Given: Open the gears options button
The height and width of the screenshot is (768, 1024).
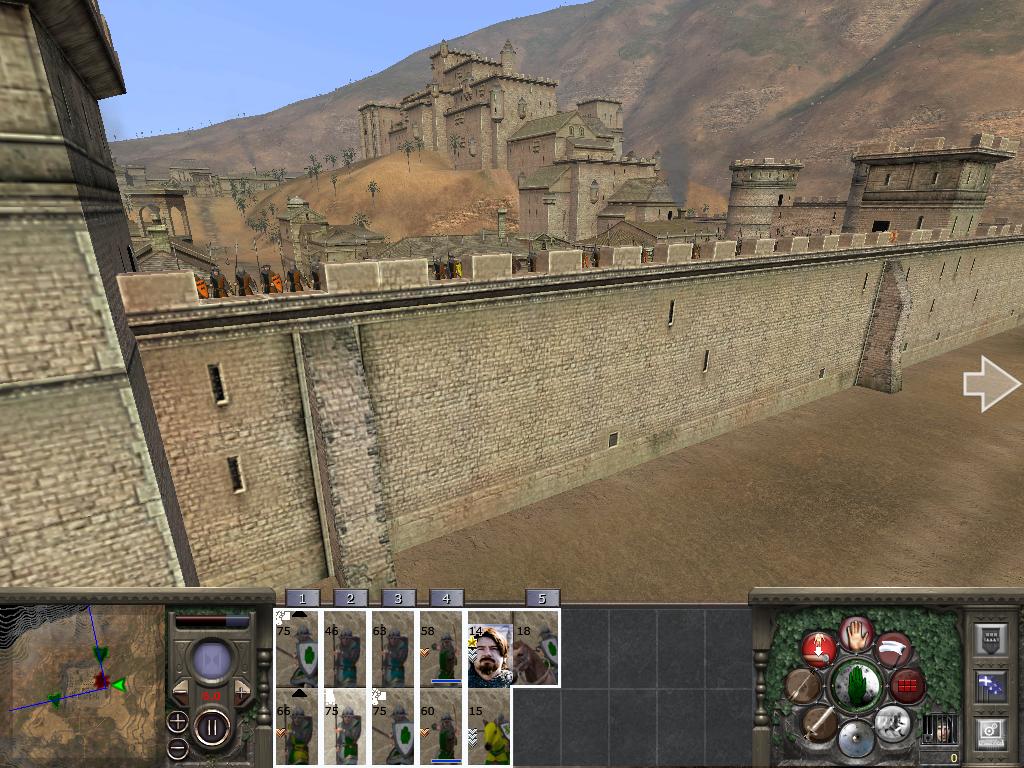Looking at the screenshot, I should 990,732.
